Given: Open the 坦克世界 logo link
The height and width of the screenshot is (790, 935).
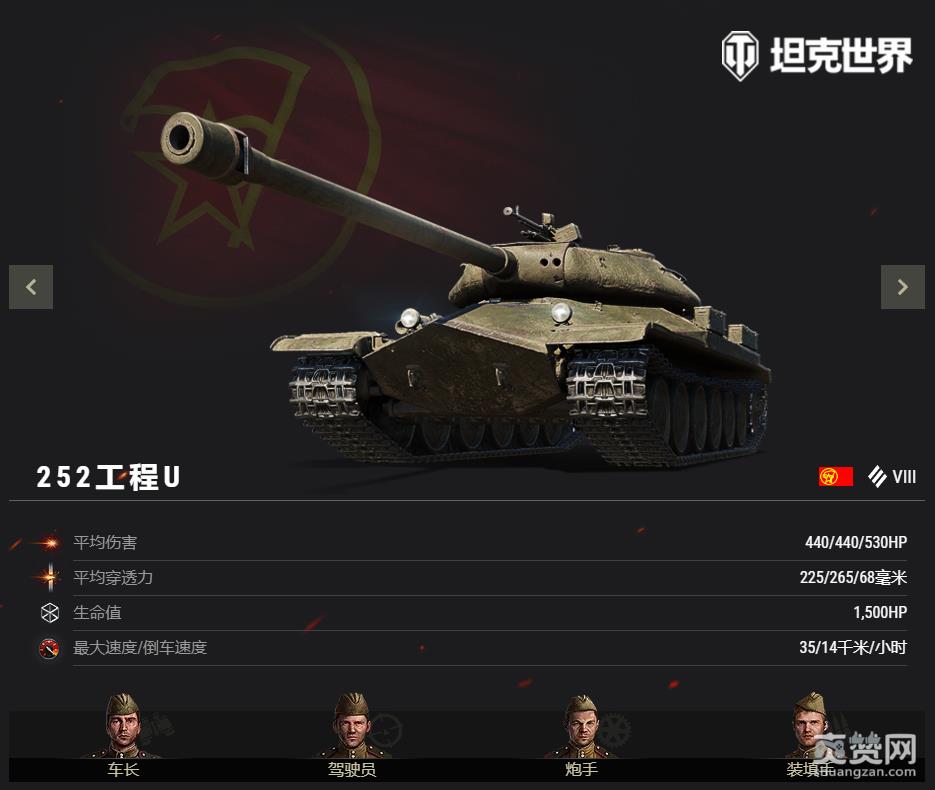Looking at the screenshot, I should (817, 55).
